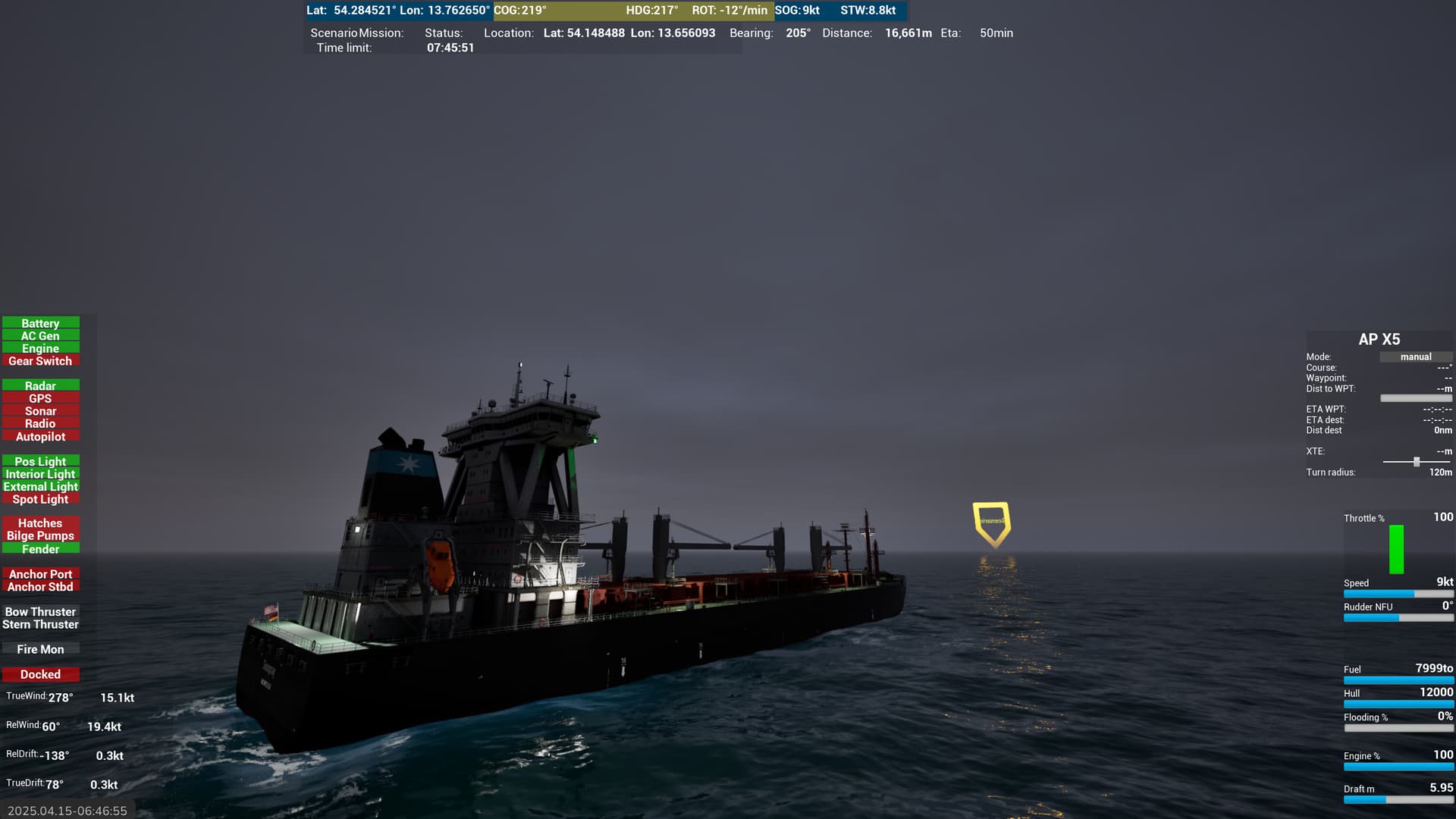
Task: Turn on the Spot Light
Action: [x=40, y=499]
